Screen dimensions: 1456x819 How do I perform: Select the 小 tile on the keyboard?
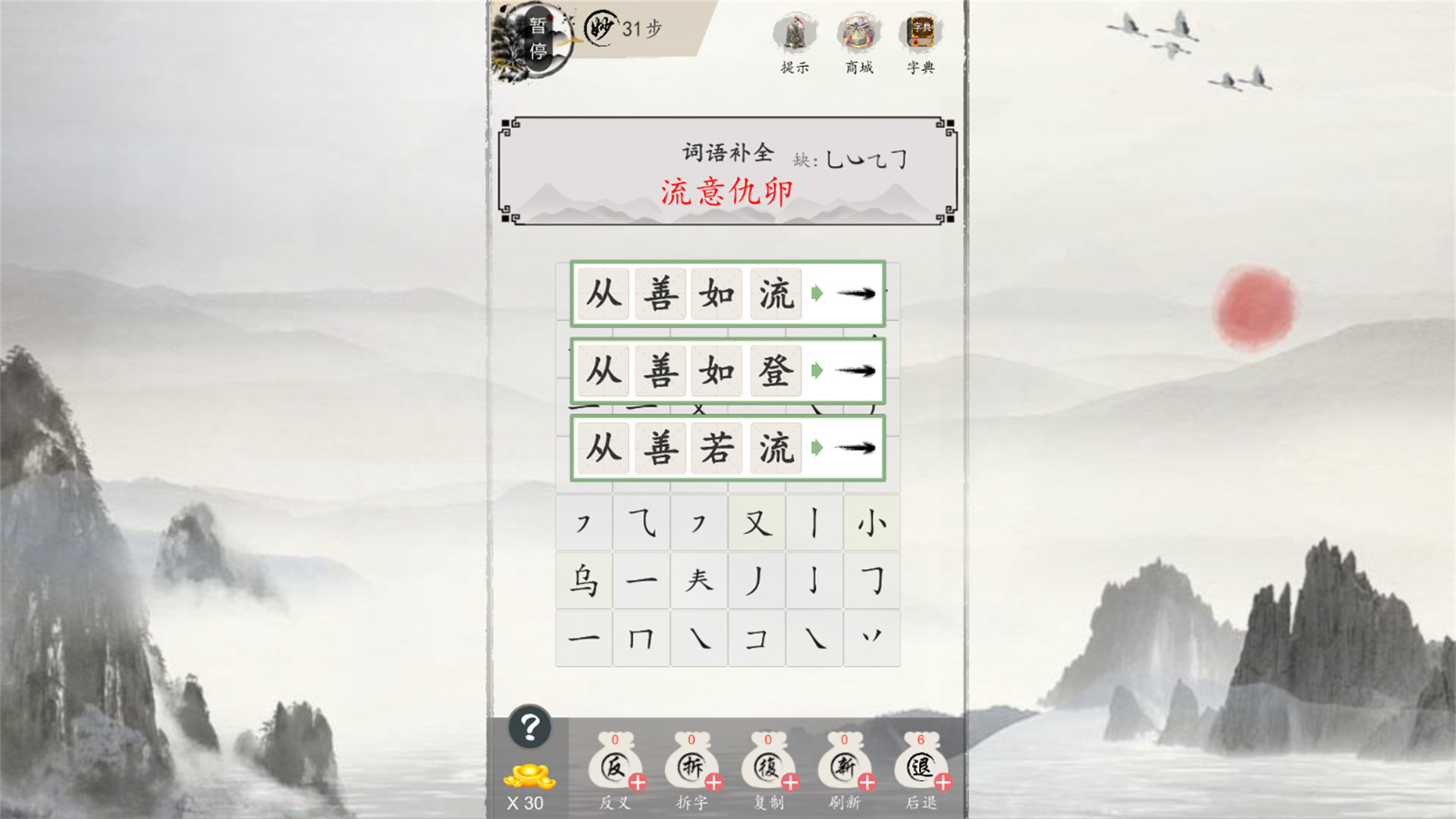[x=871, y=523]
